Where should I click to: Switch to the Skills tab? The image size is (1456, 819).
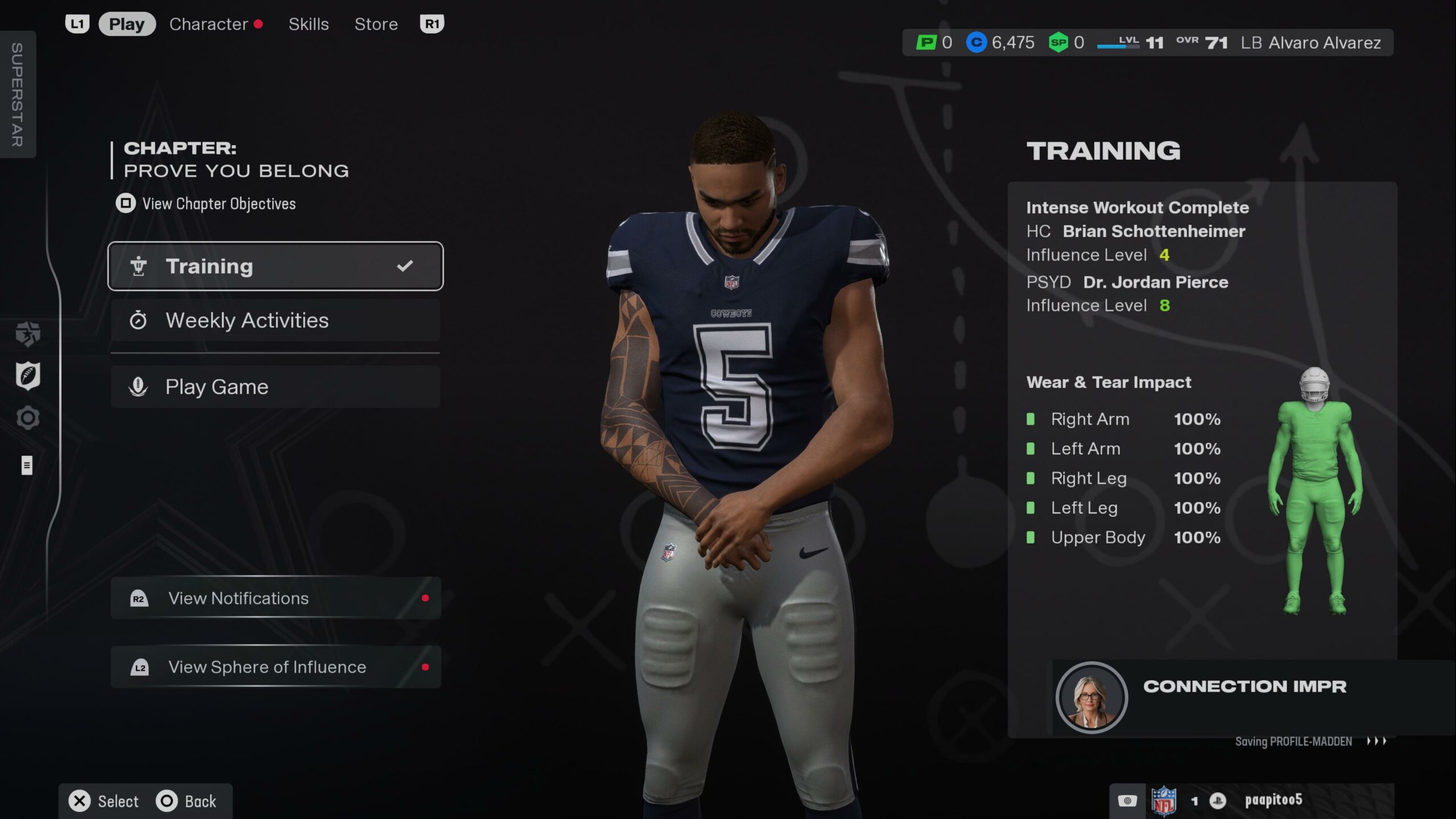(x=308, y=24)
